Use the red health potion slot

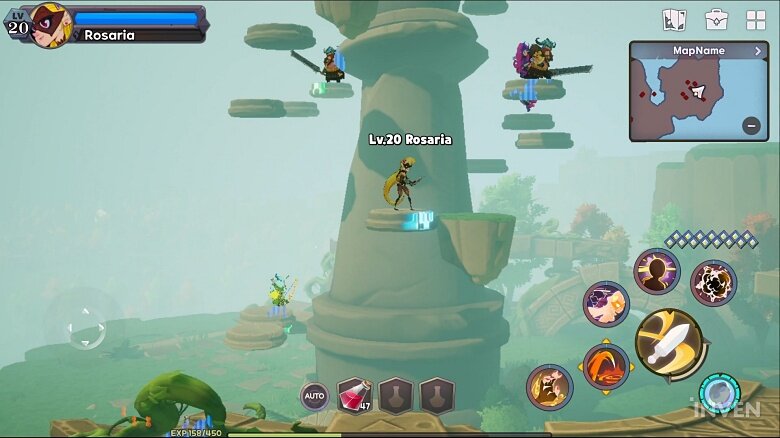pyautogui.click(x=354, y=395)
